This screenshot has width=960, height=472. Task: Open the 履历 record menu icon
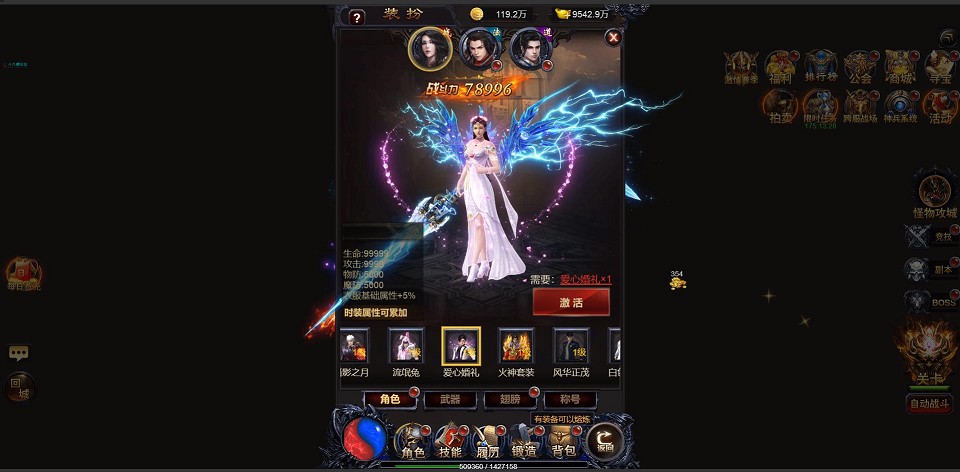488,439
